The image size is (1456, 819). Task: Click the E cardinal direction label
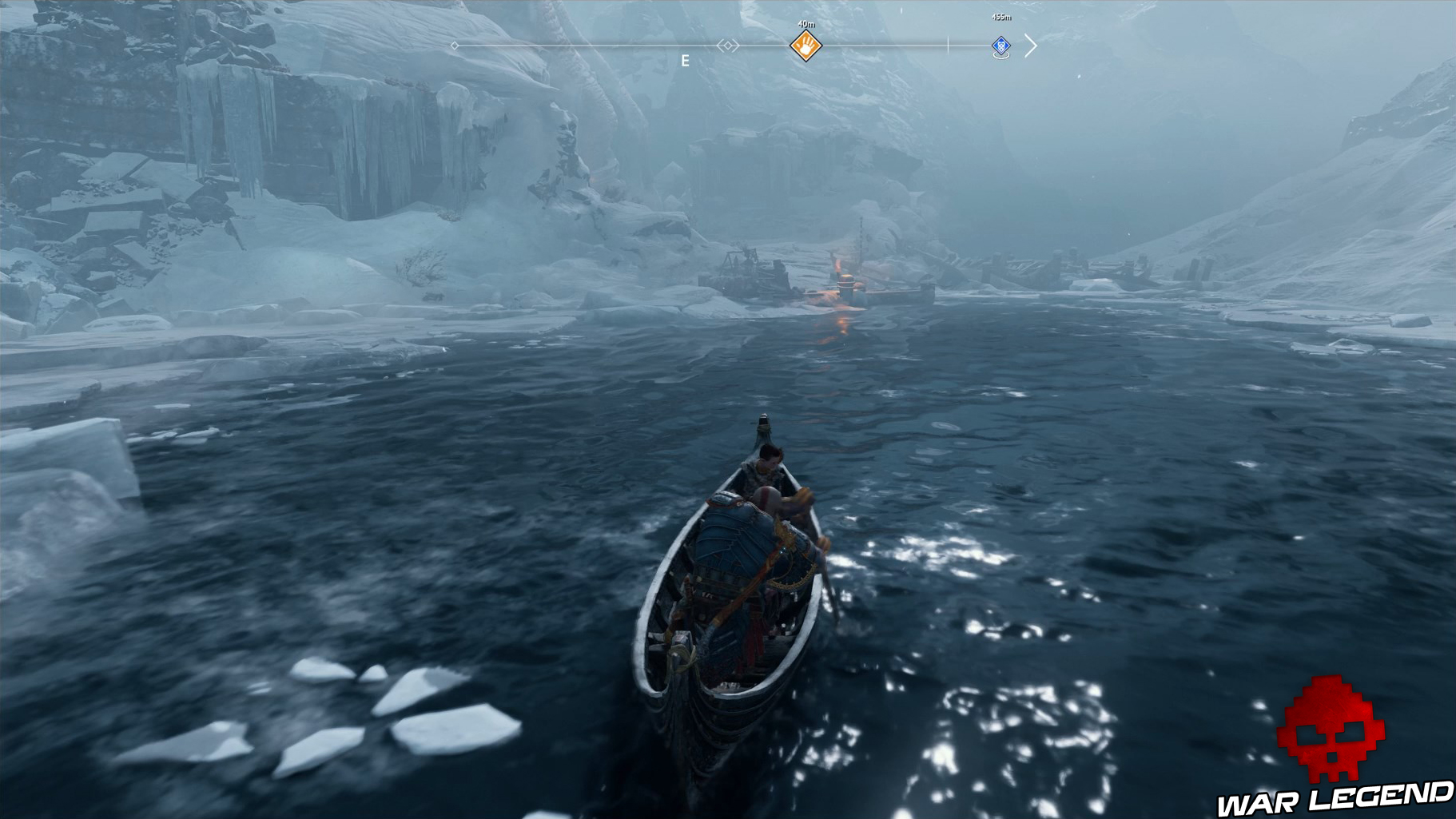(x=685, y=58)
